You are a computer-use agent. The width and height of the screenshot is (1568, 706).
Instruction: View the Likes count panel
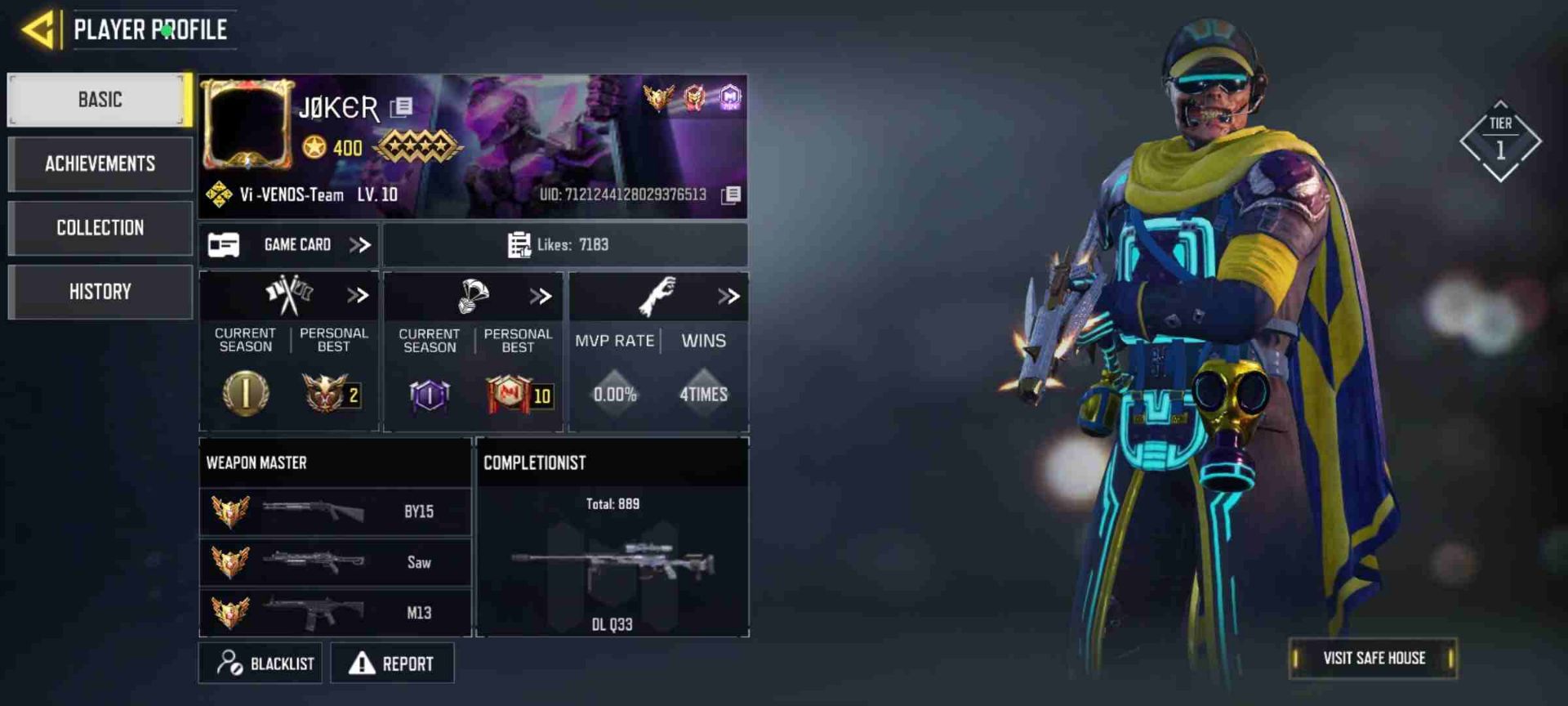[564, 244]
